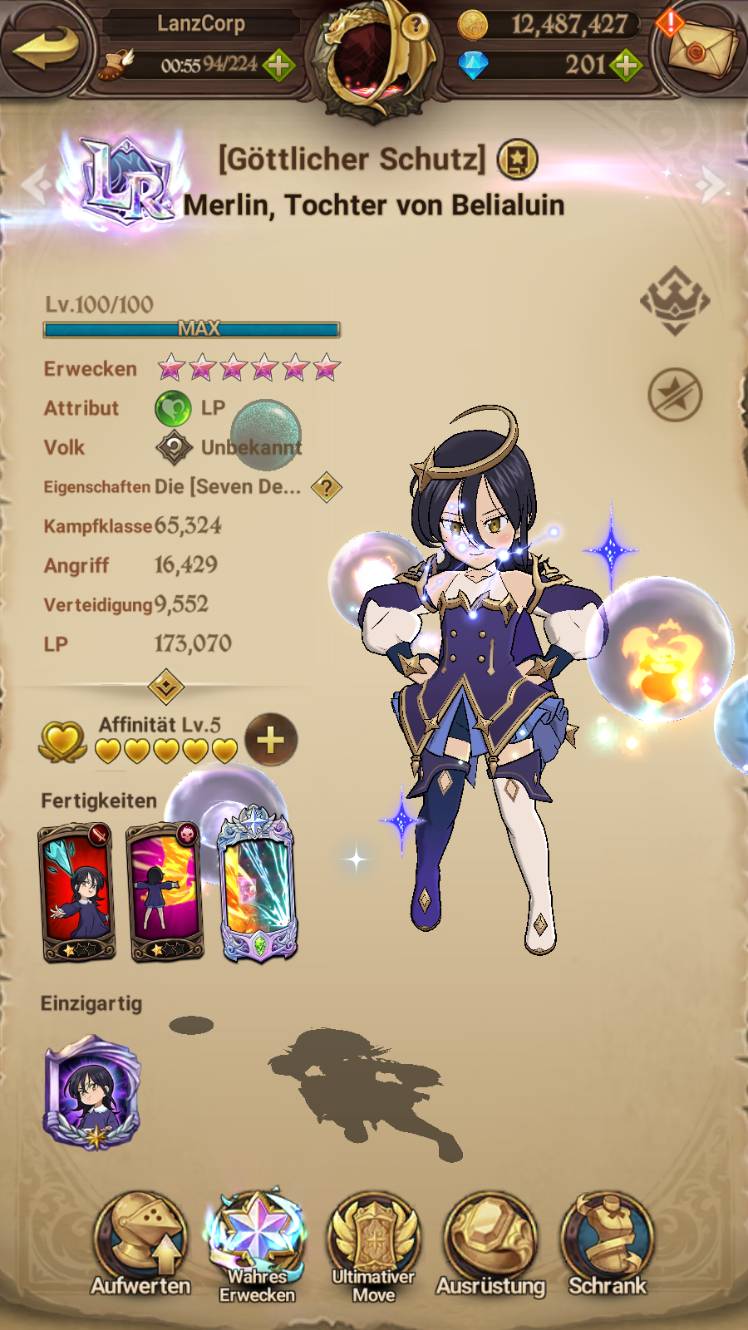This screenshot has height=1330, width=748.
Task: Add stamina with the green plus button
Action: pos(278,67)
